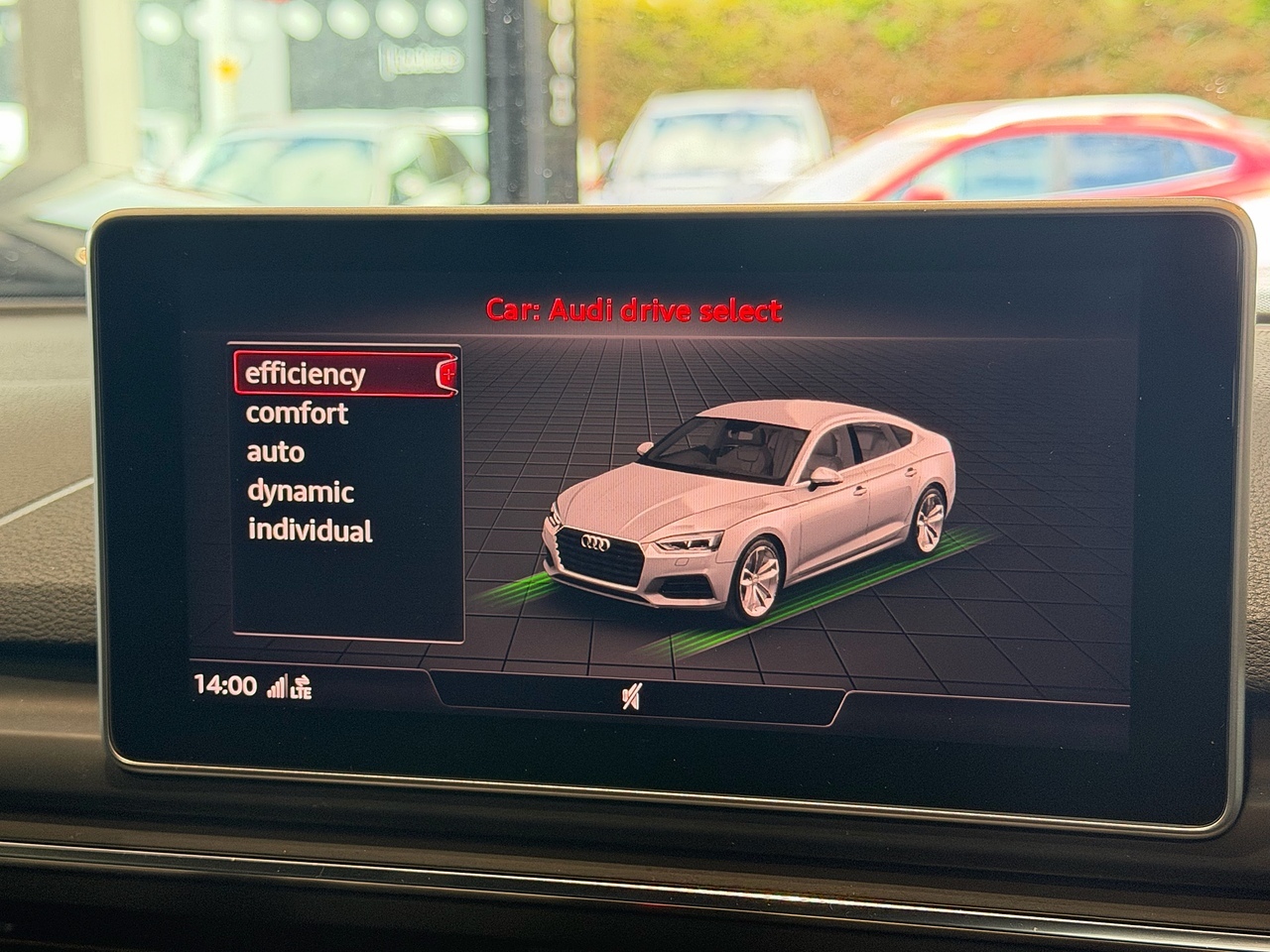Choose the comfort drive mode

pyautogui.click(x=297, y=413)
